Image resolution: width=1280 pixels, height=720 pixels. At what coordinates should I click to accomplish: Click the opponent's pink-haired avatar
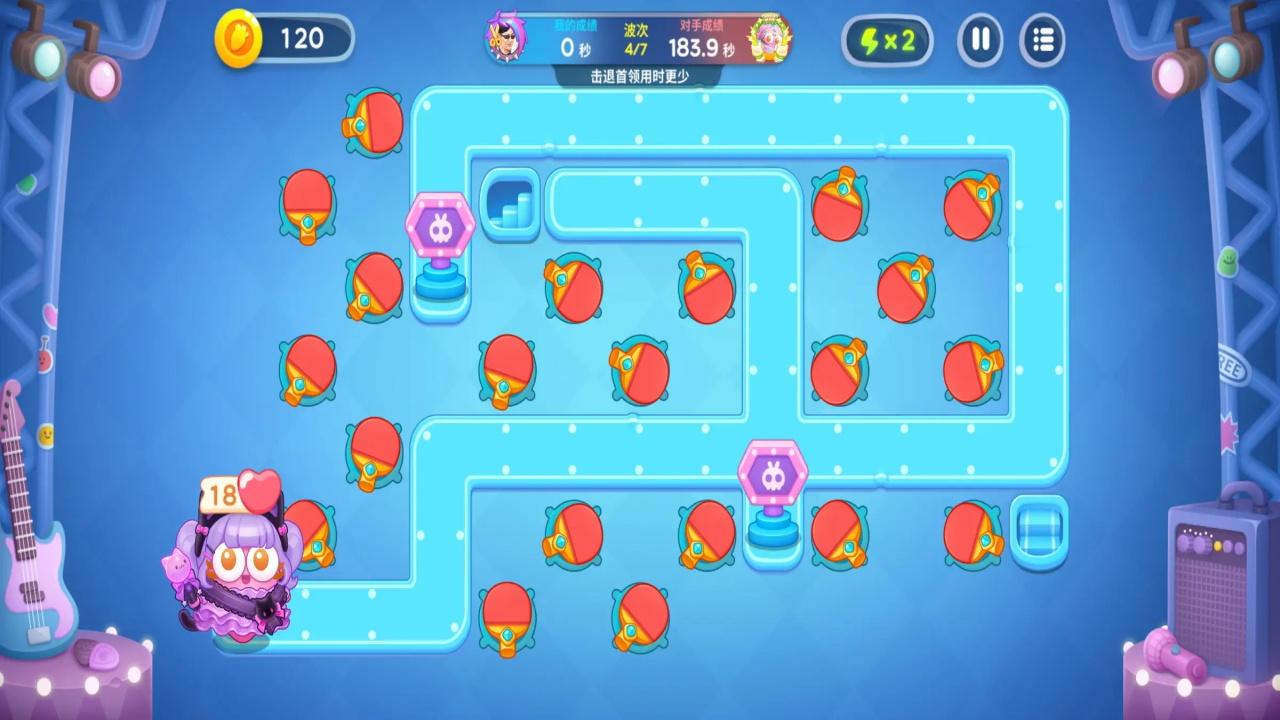(x=768, y=39)
